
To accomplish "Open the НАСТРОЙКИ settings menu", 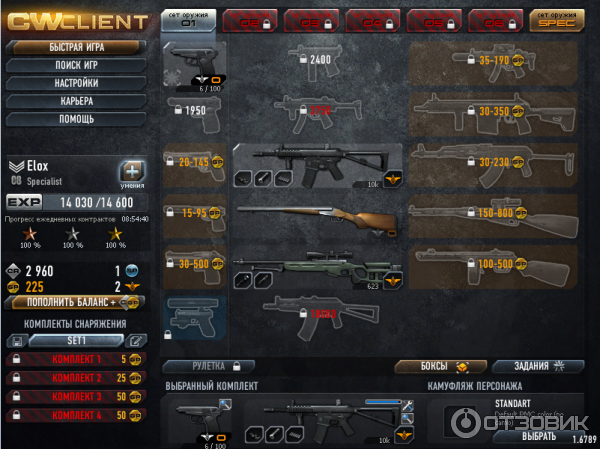I will [x=72, y=83].
